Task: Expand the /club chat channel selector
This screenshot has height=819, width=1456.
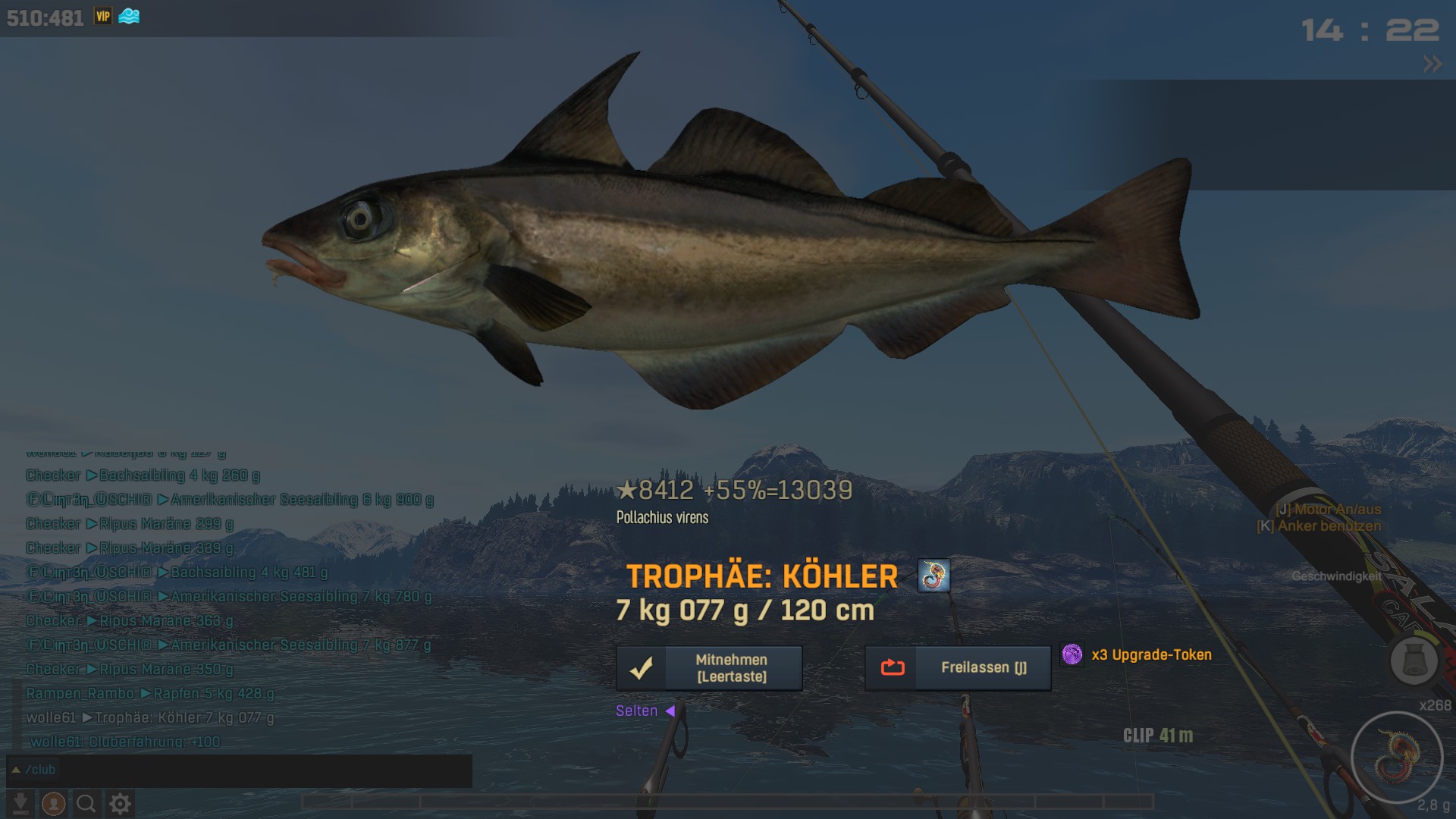Action: click(x=16, y=770)
